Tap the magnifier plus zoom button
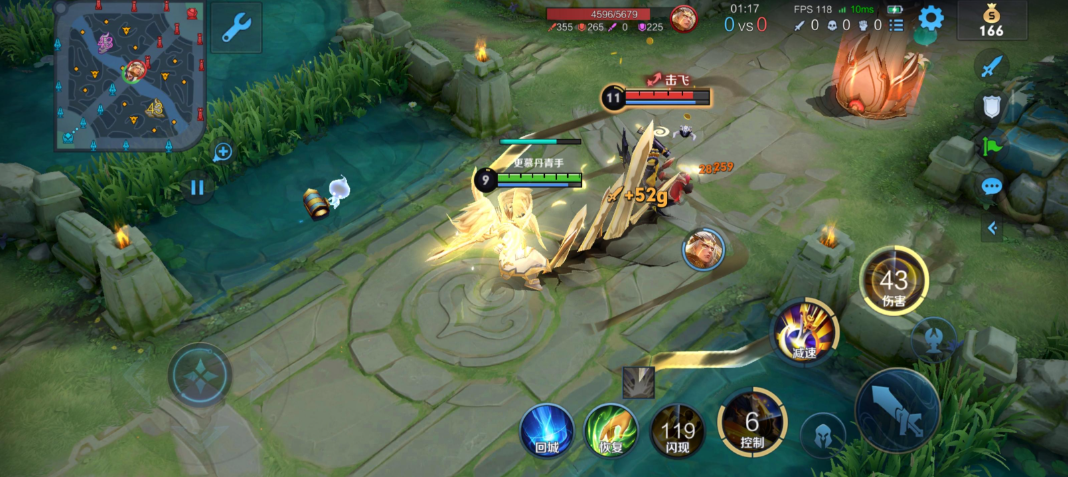1068x477 pixels. click(x=222, y=152)
